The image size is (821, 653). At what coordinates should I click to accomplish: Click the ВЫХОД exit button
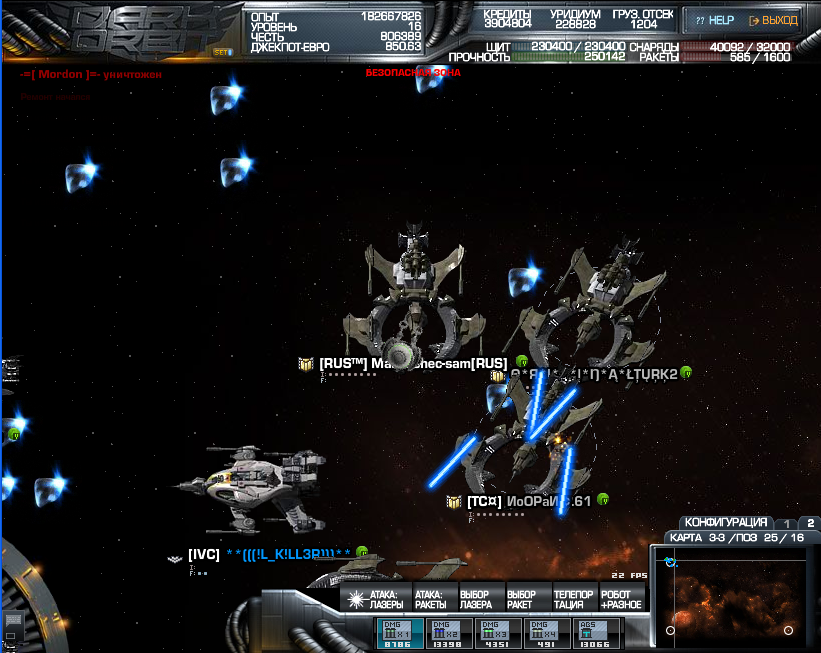pyautogui.click(x=773, y=20)
